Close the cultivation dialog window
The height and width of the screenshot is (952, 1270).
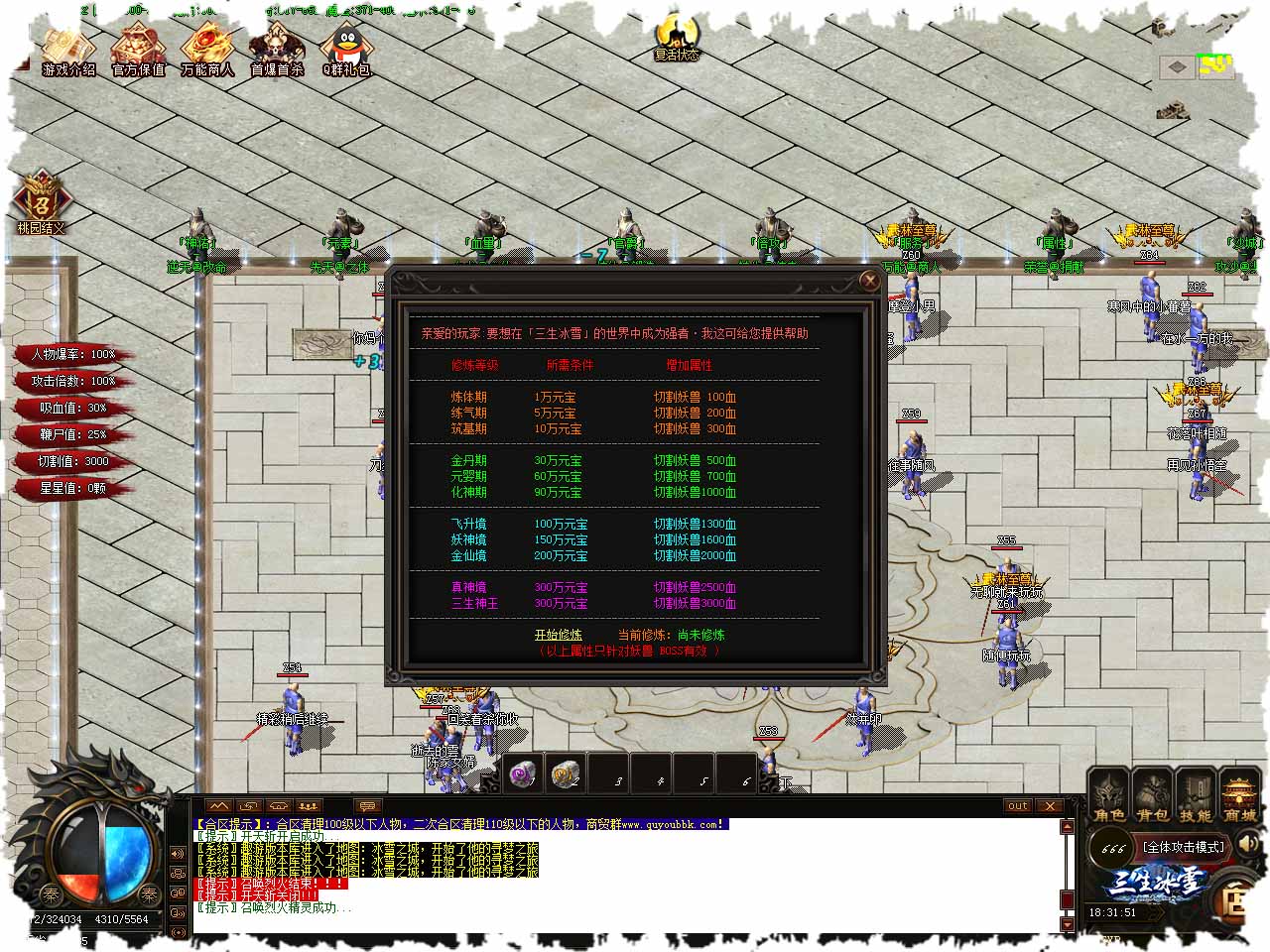(869, 282)
